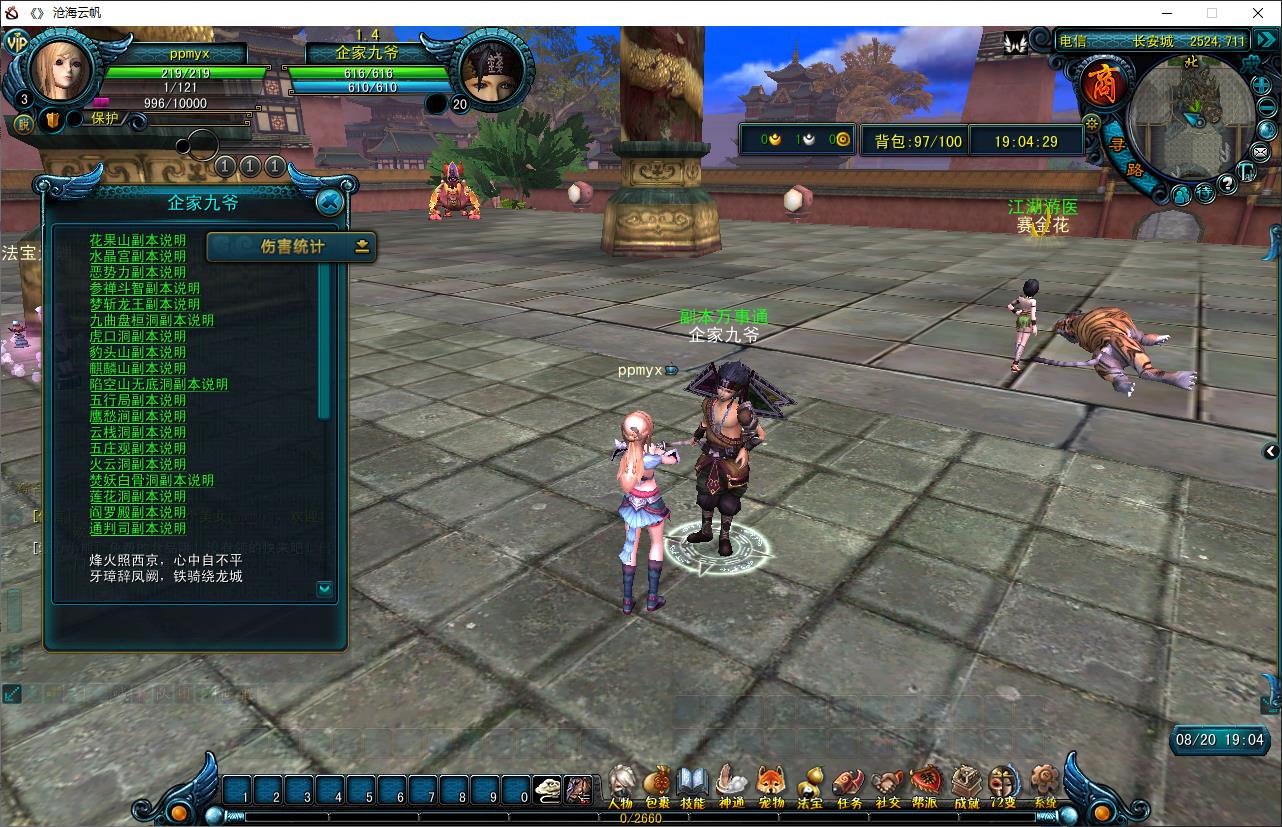Viewport: 1282px width, 827px height.
Task: Choose the 九曲盘桓洞副本说明 entry
Action: pyautogui.click(x=152, y=320)
